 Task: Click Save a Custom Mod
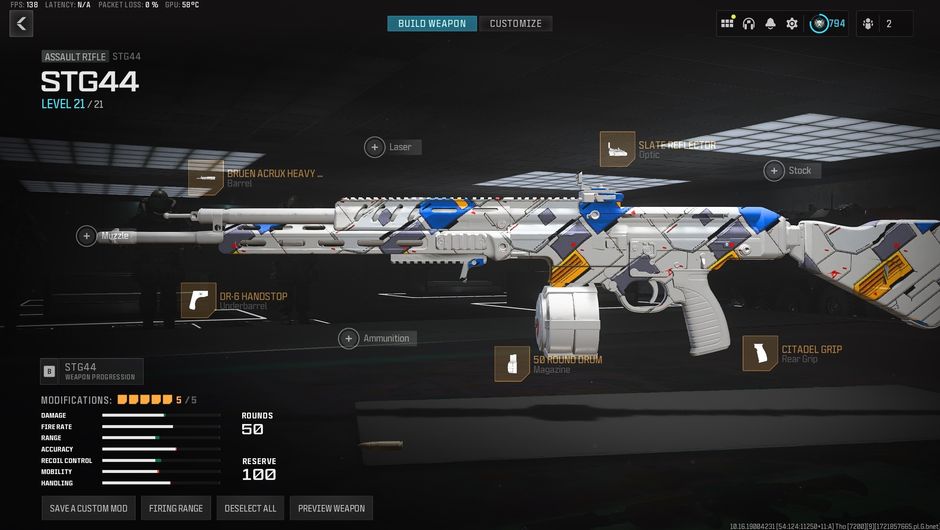[x=89, y=508]
